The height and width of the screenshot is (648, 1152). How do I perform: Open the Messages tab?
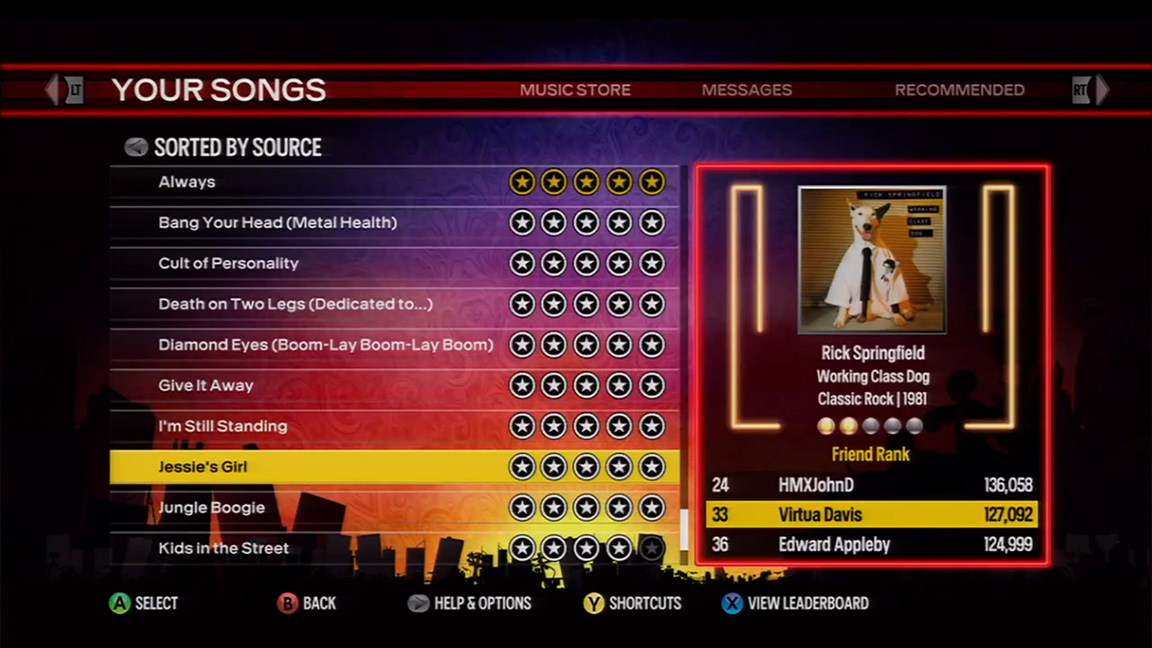[x=746, y=90]
